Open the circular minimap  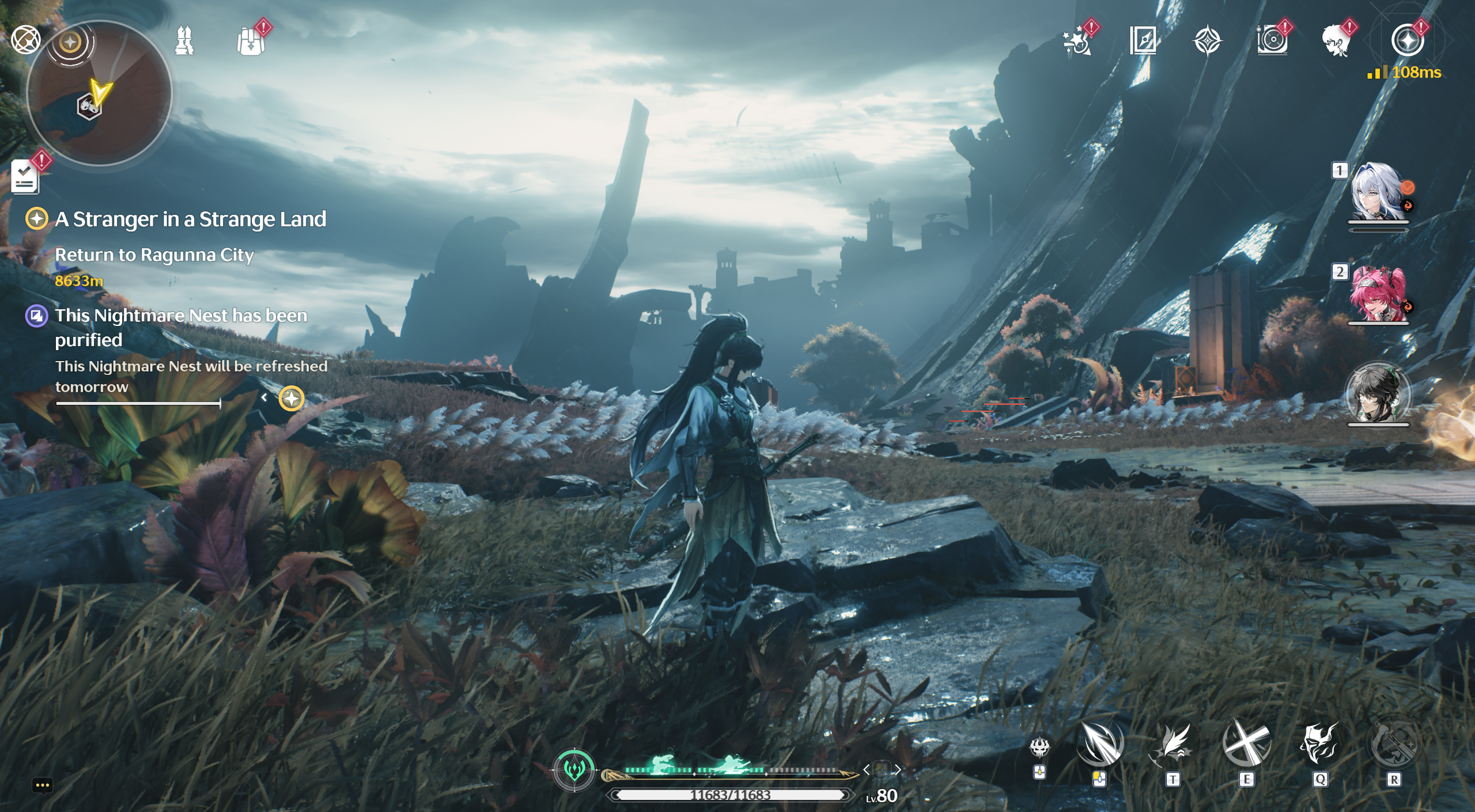[x=99, y=94]
